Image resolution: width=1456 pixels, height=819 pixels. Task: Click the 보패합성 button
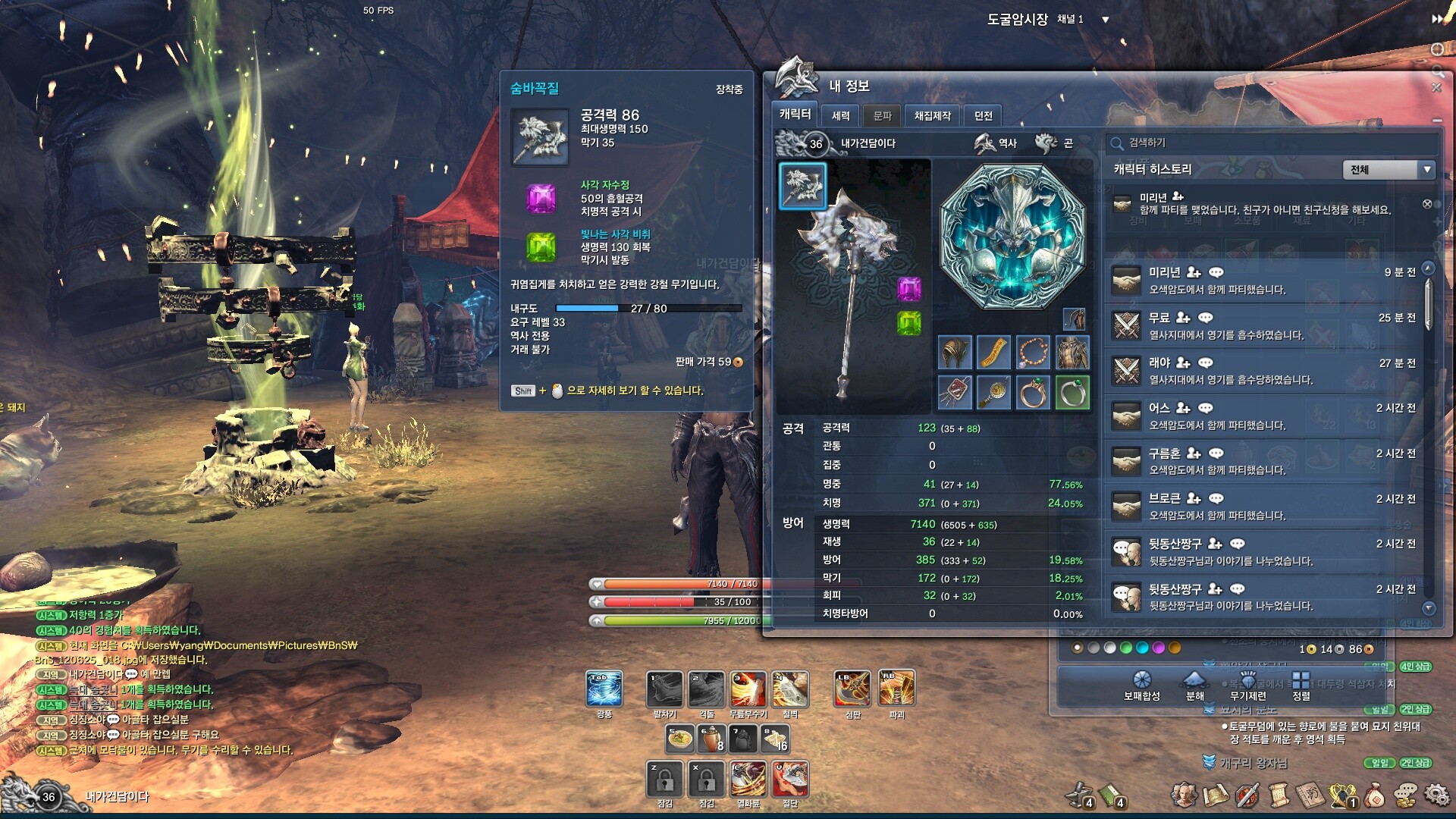point(1141,685)
